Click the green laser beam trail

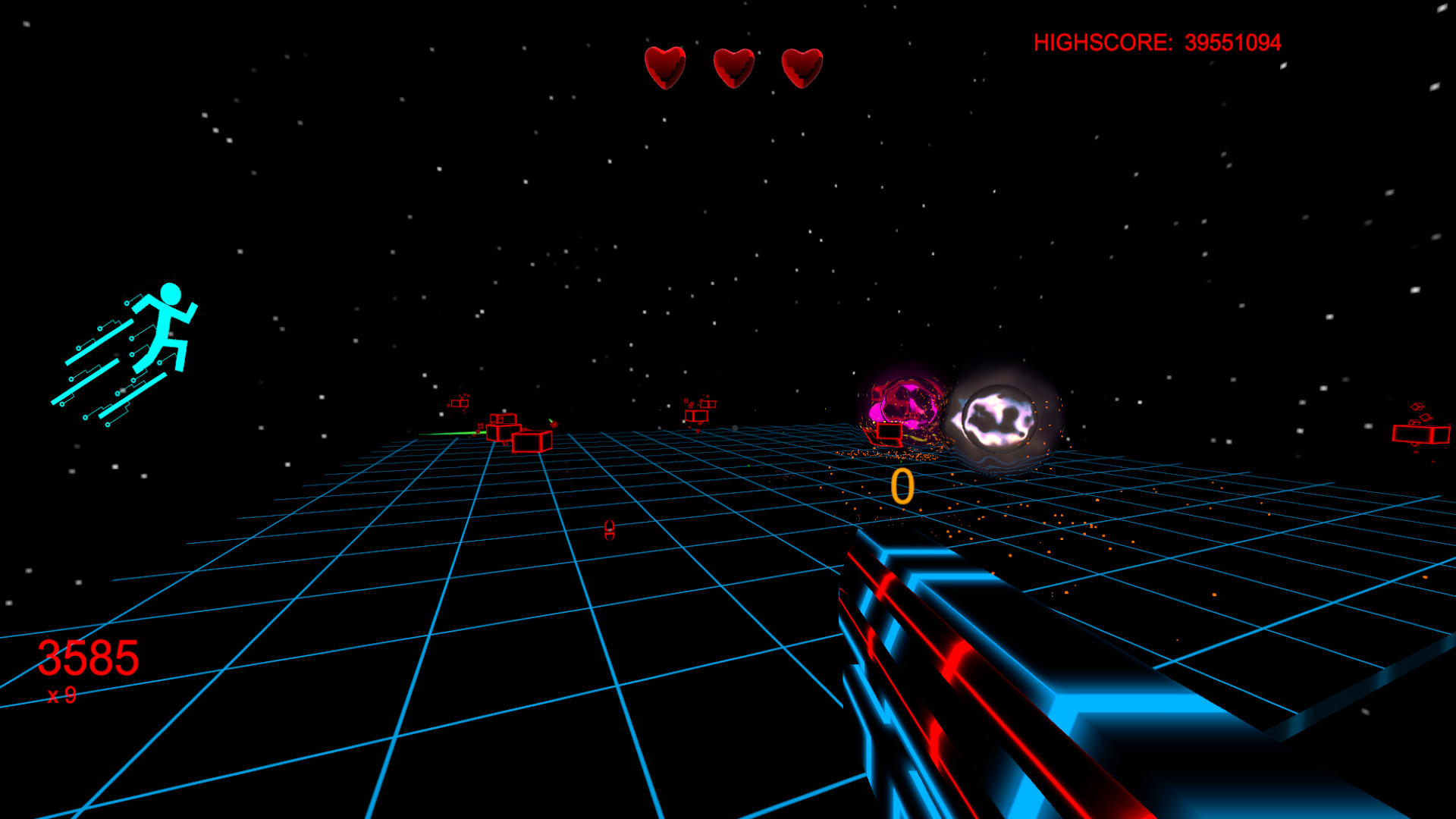(x=447, y=432)
